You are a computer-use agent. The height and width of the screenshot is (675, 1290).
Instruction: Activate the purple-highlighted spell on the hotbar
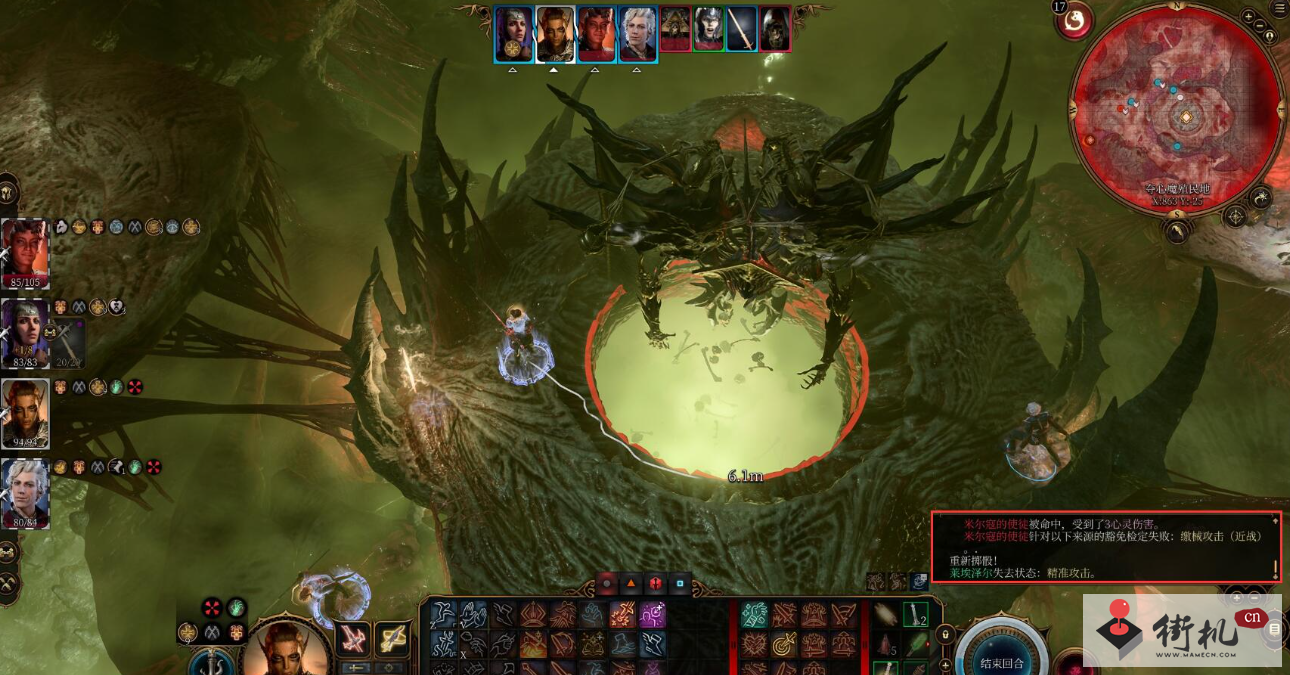coord(652,615)
